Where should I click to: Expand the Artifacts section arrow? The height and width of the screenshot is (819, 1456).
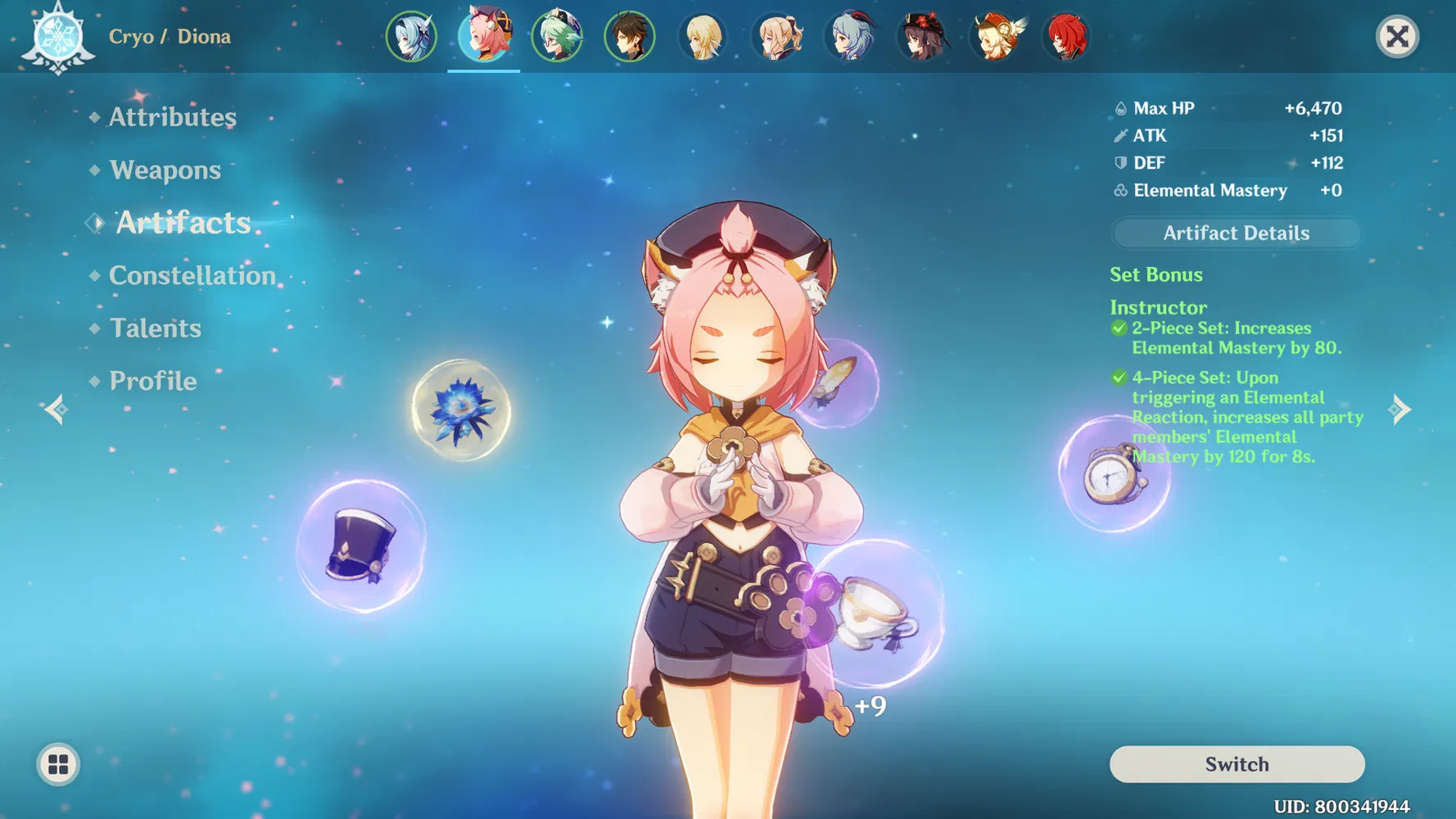coord(94,222)
